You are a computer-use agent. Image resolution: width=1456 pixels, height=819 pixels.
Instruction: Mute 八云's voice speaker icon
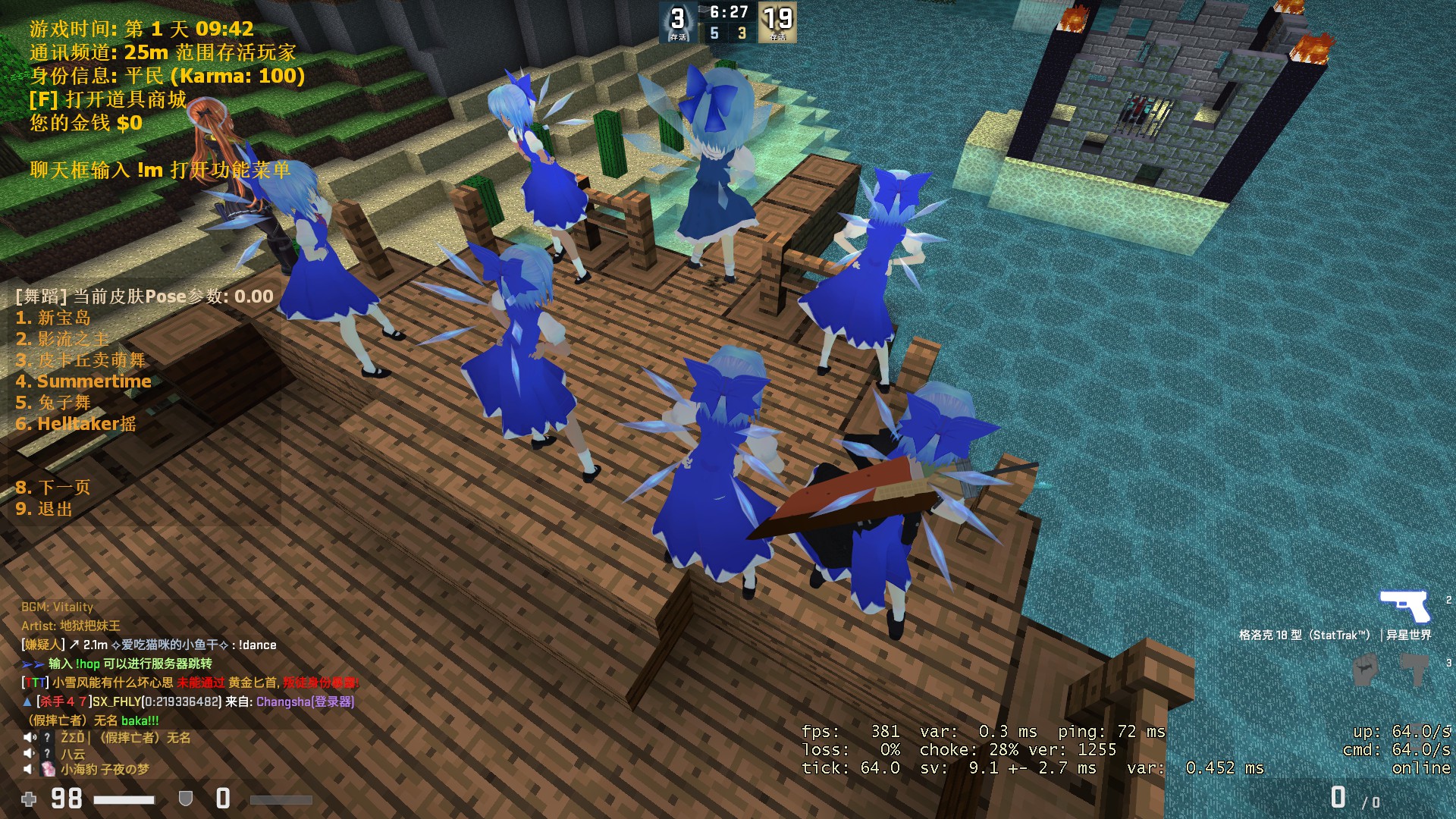coord(27,753)
